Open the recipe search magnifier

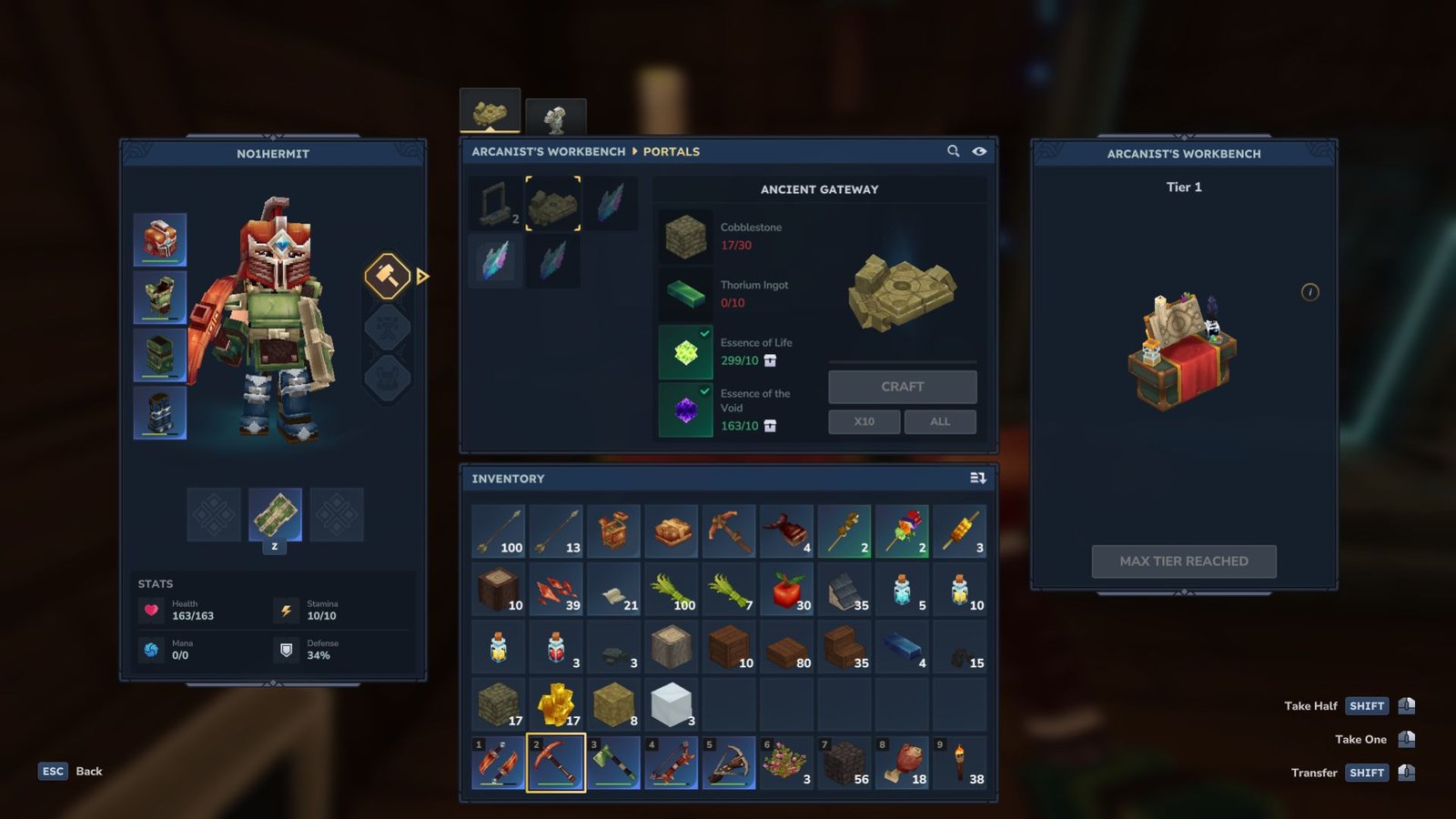tap(953, 151)
